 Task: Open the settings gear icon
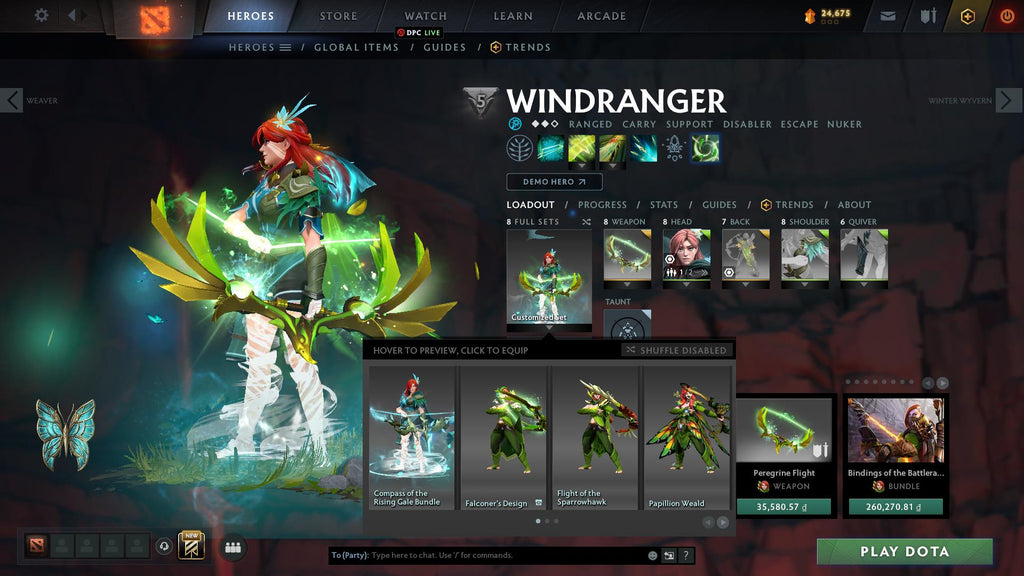tap(41, 15)
